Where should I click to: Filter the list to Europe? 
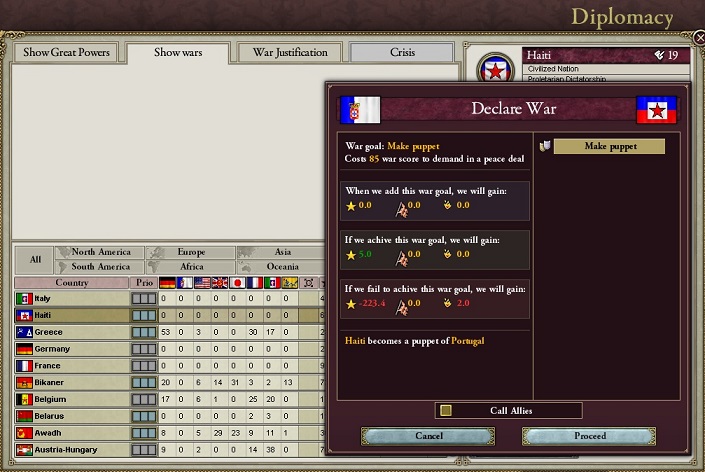(x=191, y=253)
